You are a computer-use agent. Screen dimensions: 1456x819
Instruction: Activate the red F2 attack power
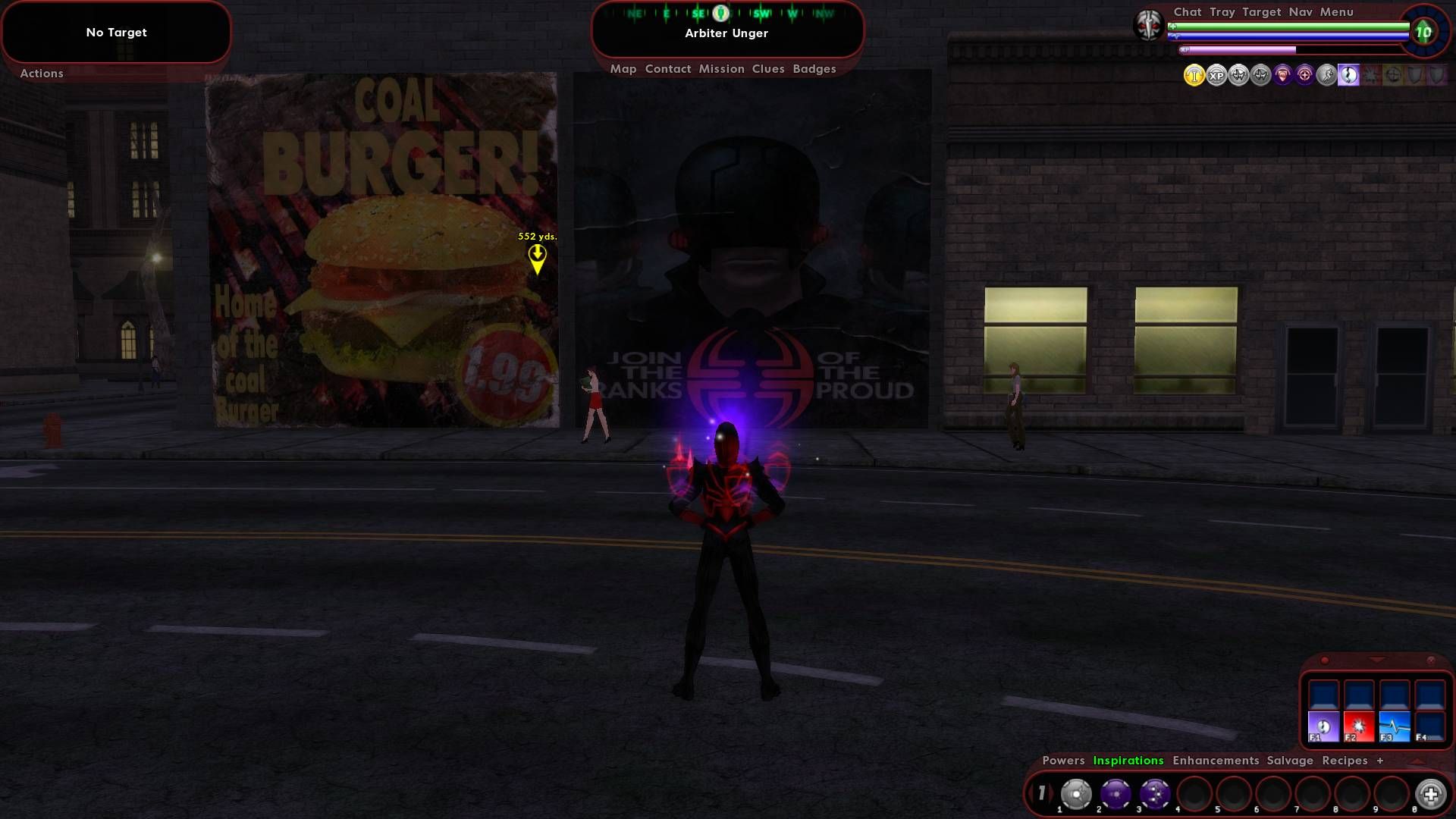(1360, 726)
